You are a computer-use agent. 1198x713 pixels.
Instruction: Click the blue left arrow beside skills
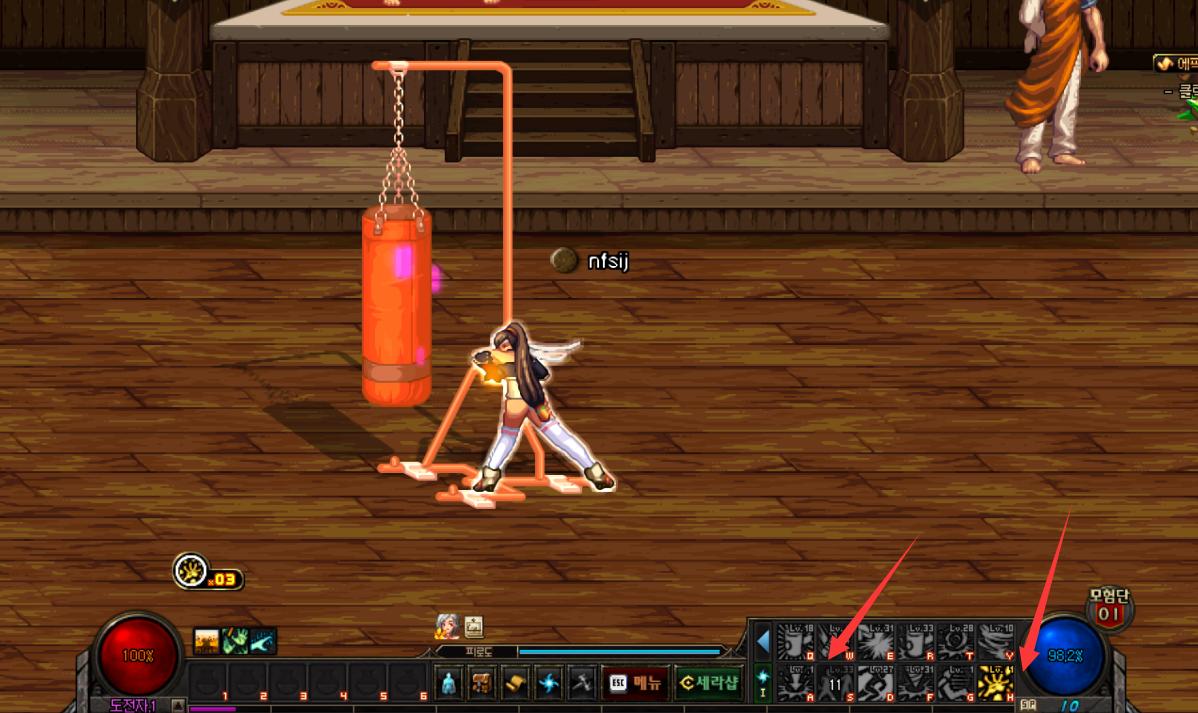(763, 640)
